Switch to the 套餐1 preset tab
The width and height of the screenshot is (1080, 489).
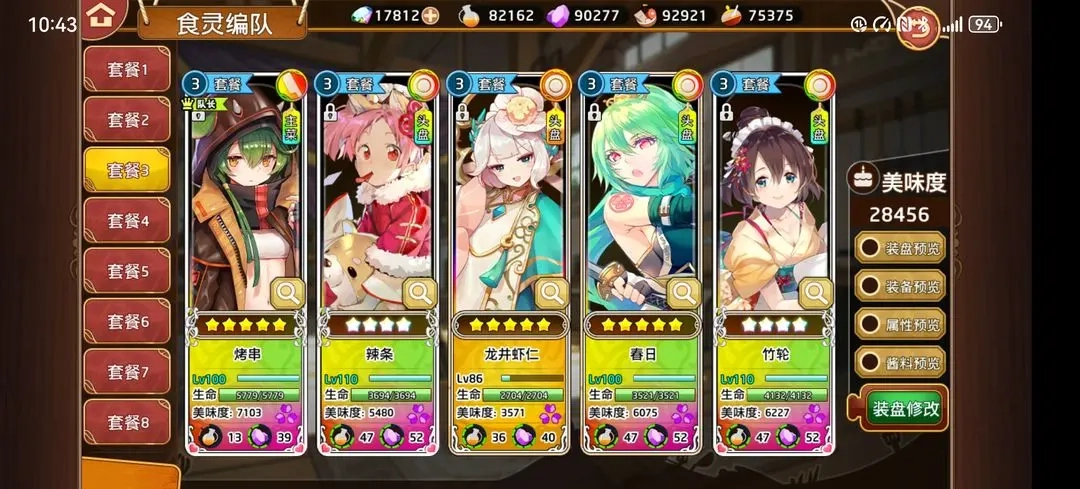pyautogui.click(x=127, y=70)
